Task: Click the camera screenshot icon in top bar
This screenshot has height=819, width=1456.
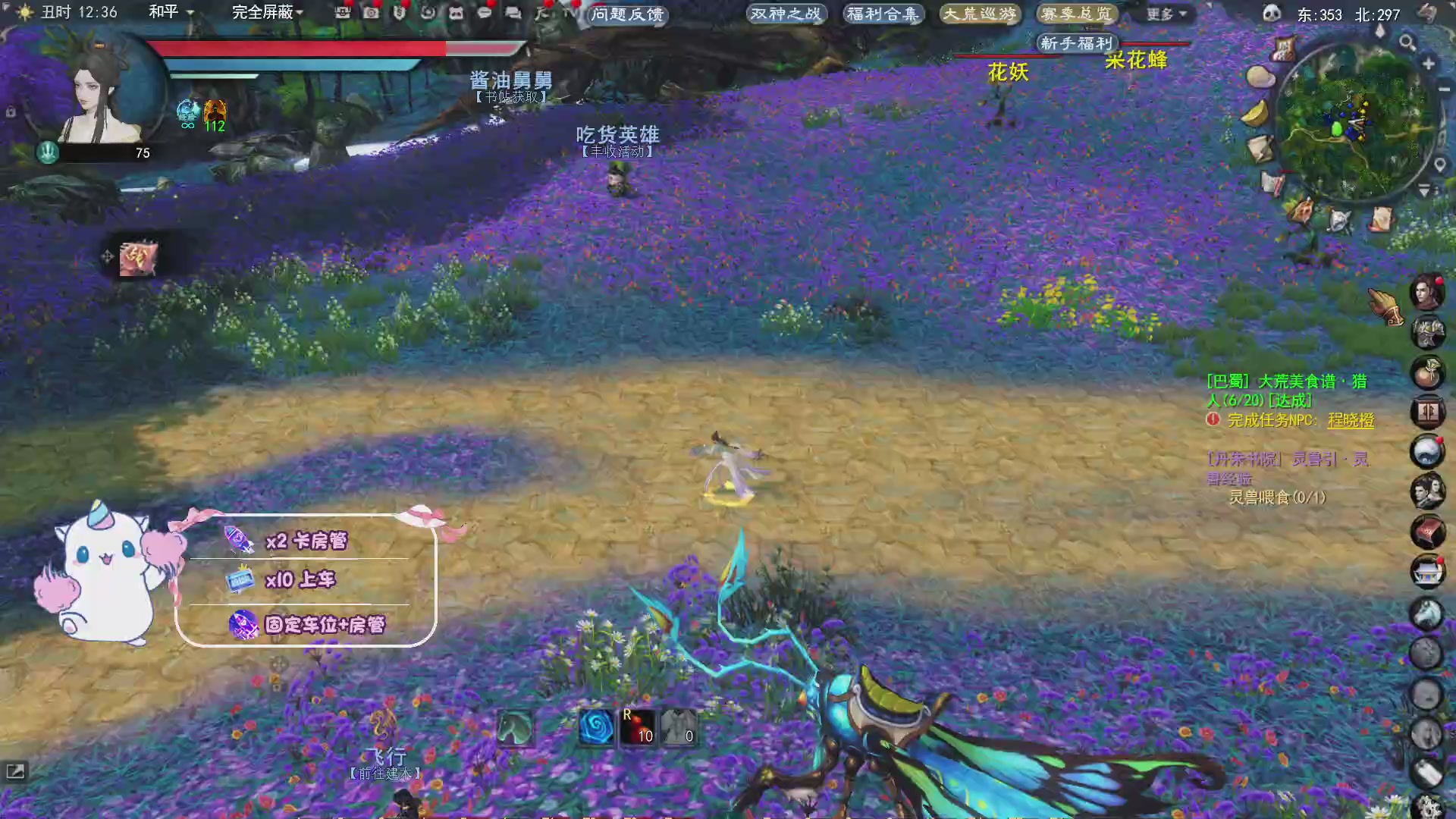Action: point(370,13)
